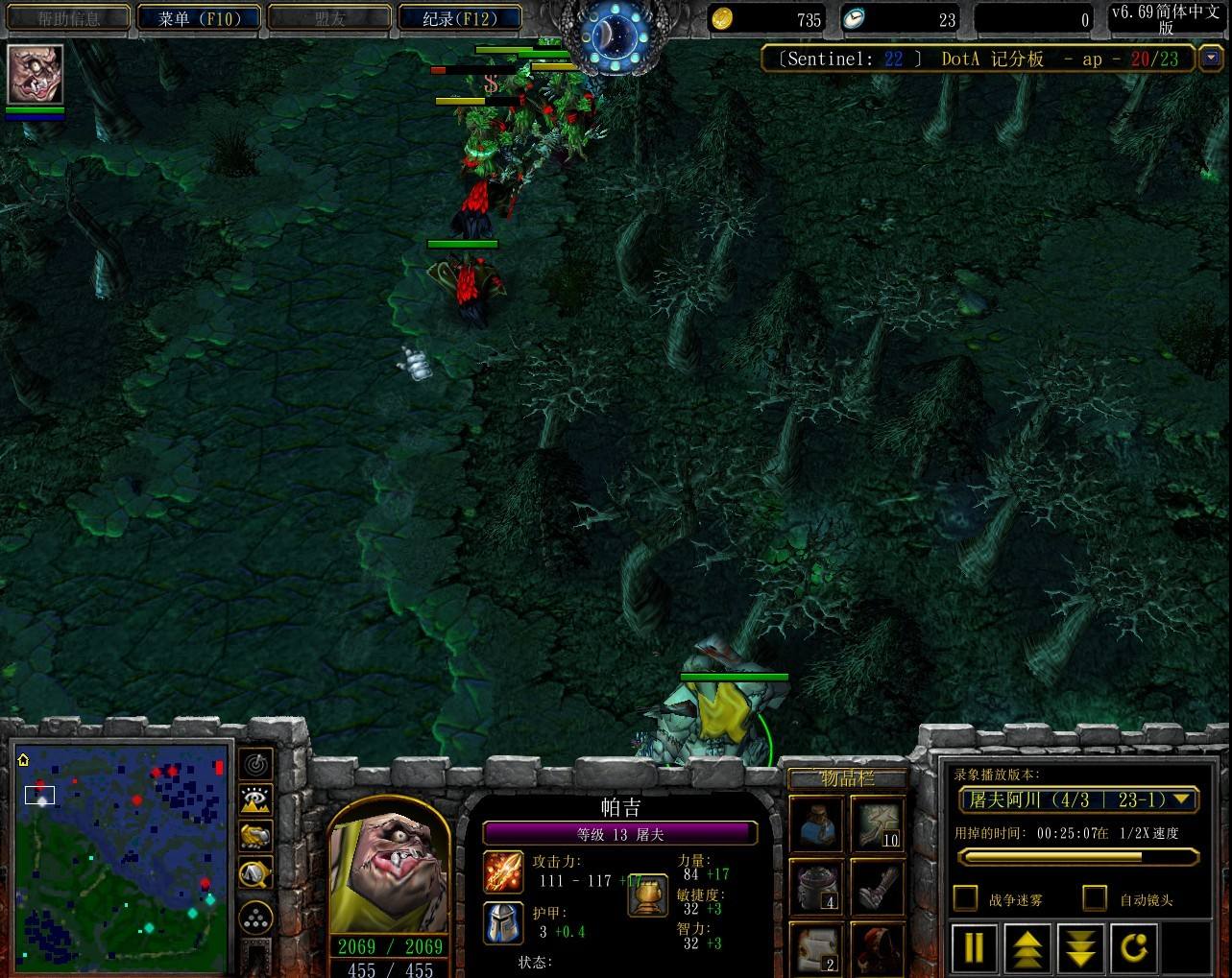Select the boots inventory item

pyautogui.click(x=877, y=885)
